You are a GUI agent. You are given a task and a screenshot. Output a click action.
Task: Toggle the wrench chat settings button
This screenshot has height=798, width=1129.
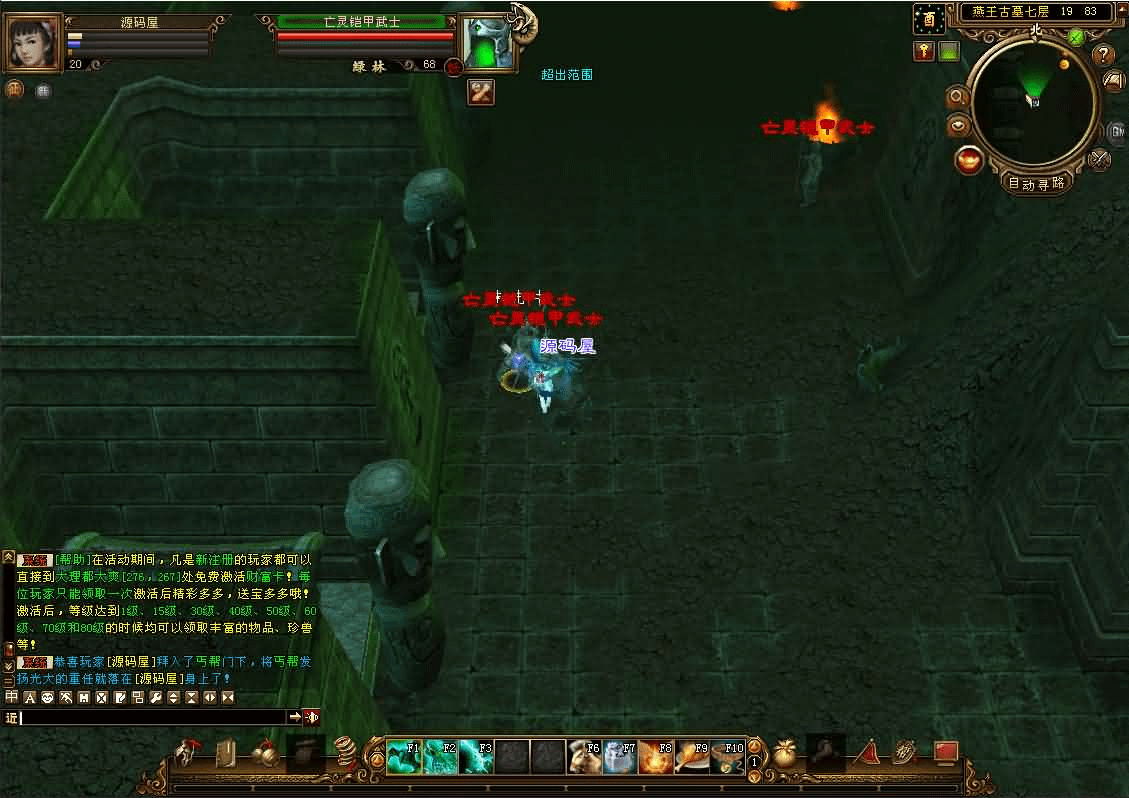tap(155, 696)
